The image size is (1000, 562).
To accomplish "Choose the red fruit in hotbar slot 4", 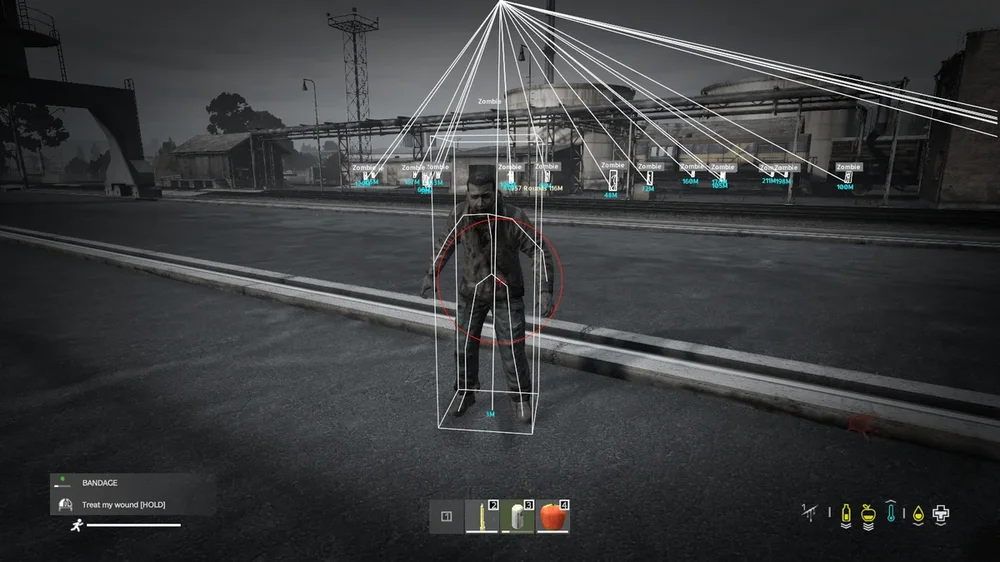I will point(552,517).
